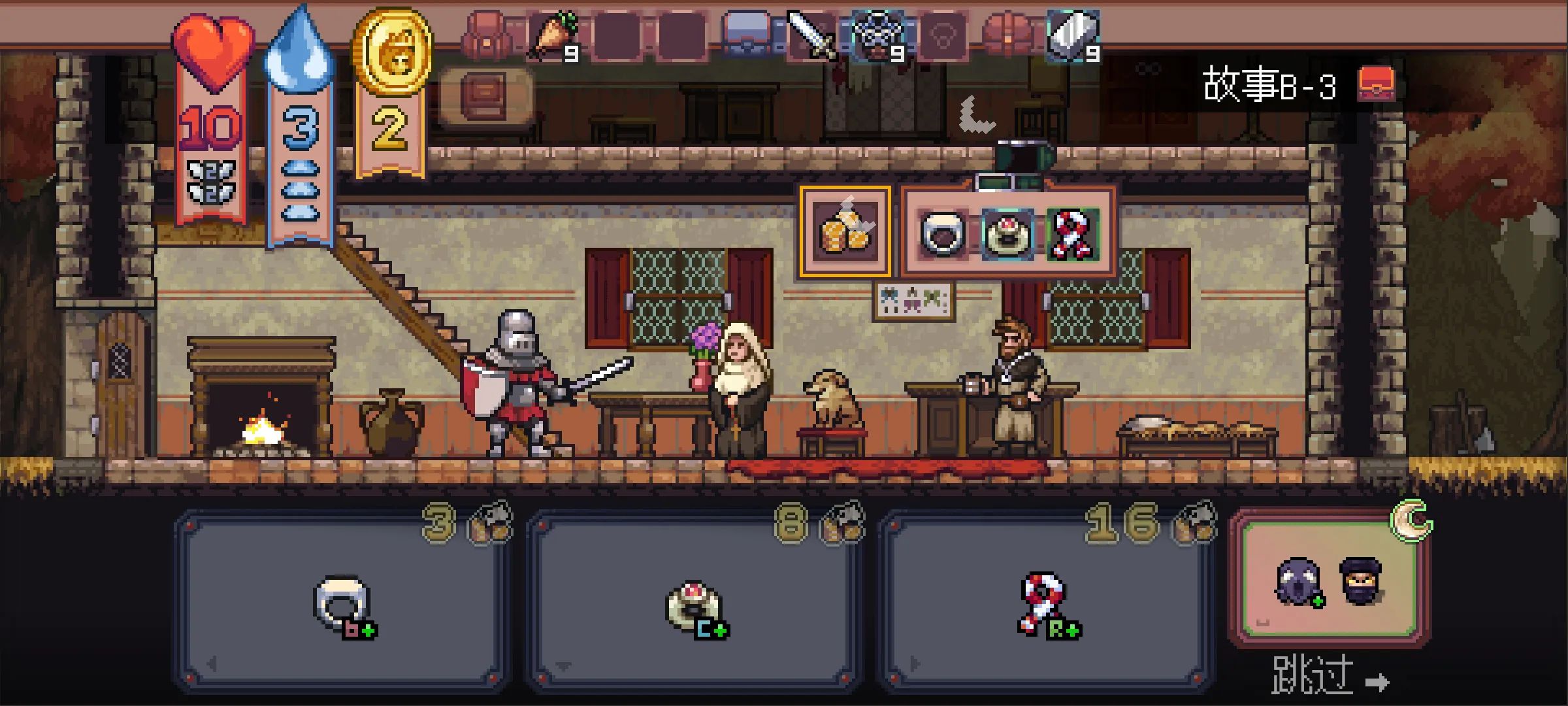1568x706 pixels.
Task: Open the backpack icon in top bar
Action: 486,35
